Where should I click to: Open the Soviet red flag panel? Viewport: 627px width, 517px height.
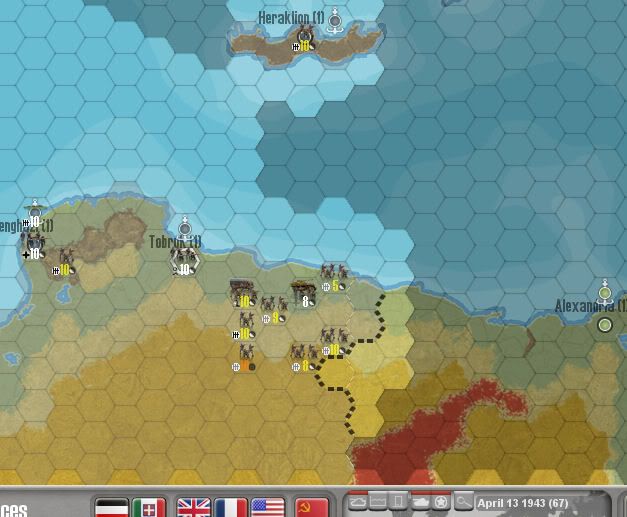coord(312,507)
